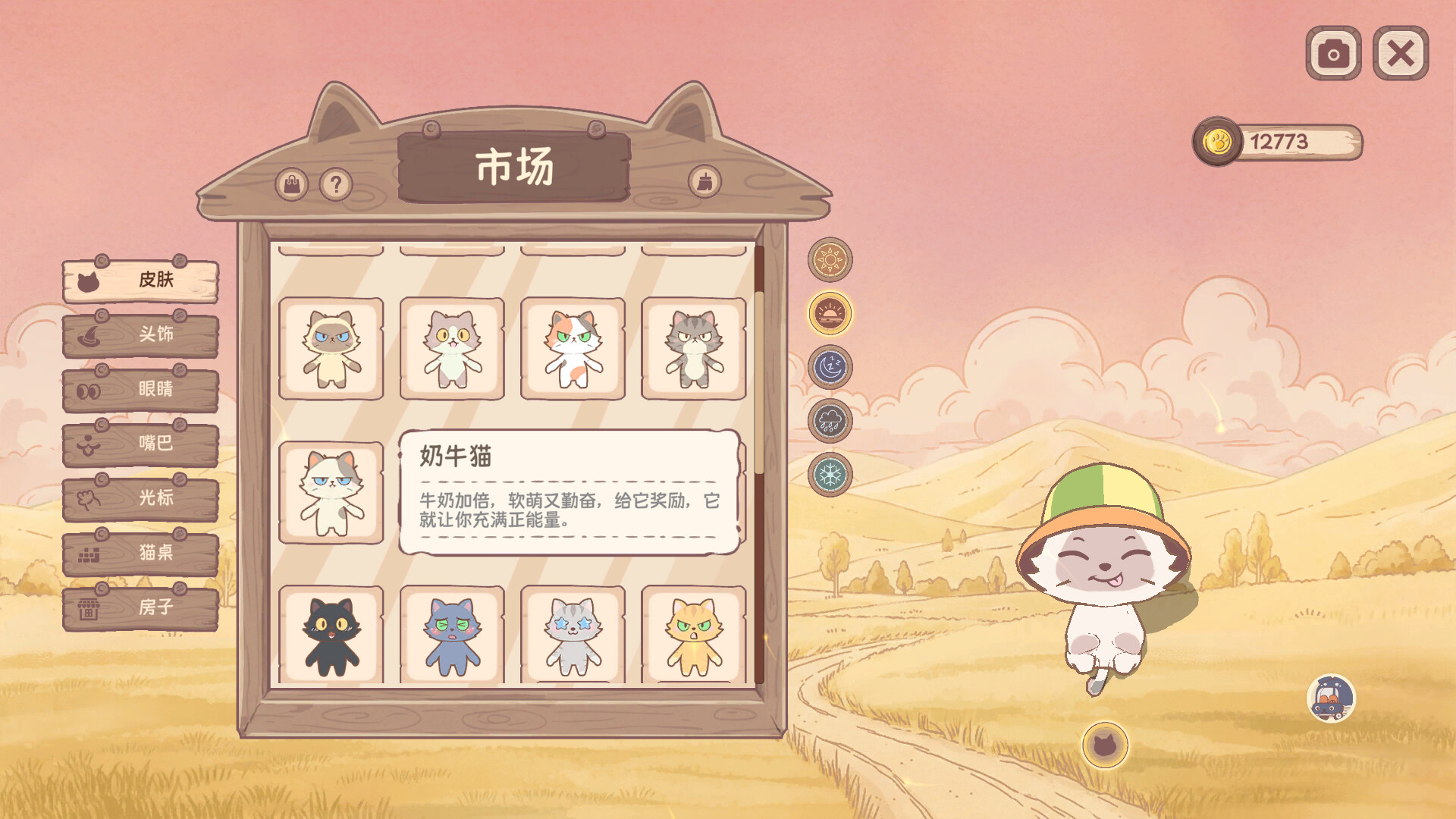1456x819 pixels.
Task: Click the question mark help icon
Action: 334,184
